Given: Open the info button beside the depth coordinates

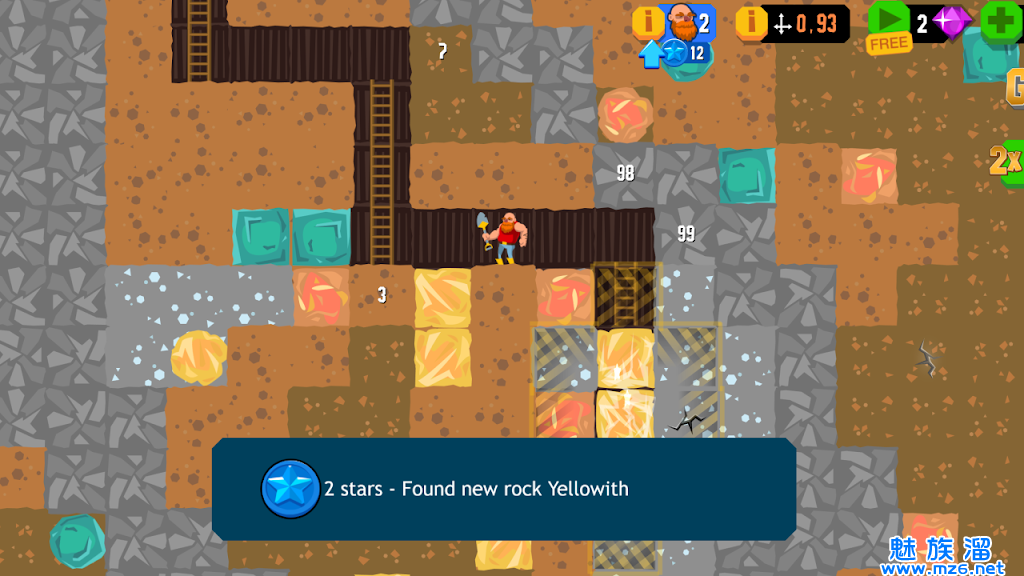Looking at the screenshot, I should click(x=751, y=22).
